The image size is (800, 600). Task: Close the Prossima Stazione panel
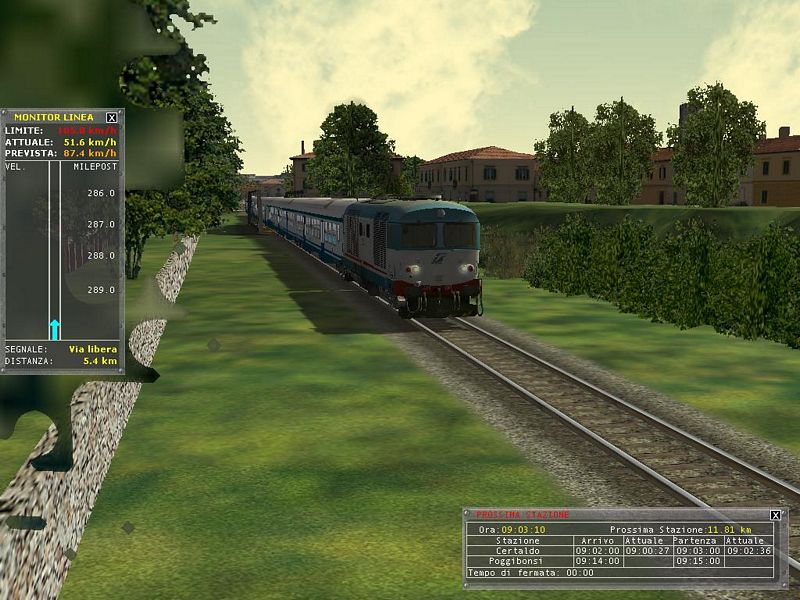click(x=775, y=515)
